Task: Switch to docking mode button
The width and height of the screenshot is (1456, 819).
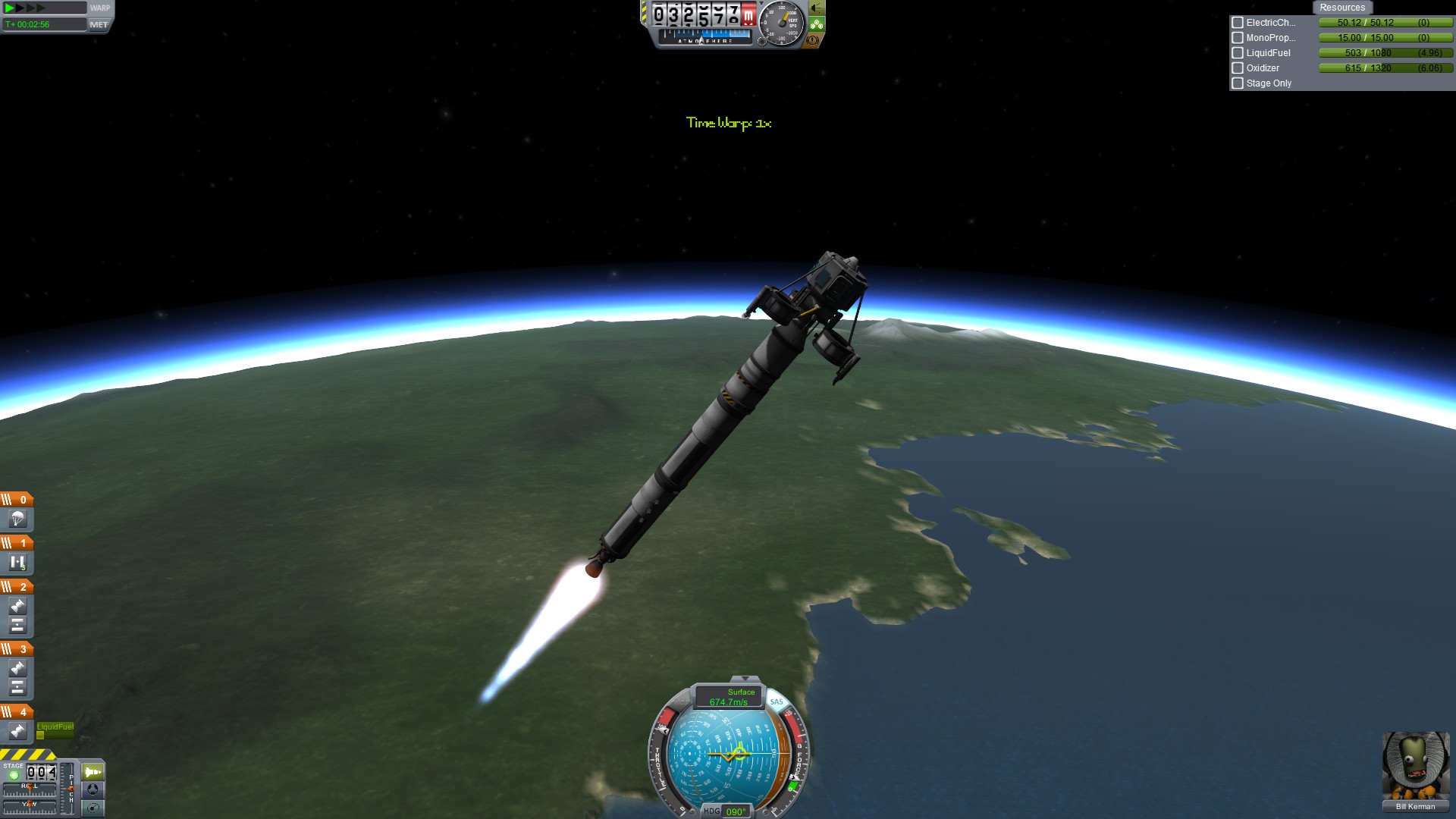Action: coord(93,789)
